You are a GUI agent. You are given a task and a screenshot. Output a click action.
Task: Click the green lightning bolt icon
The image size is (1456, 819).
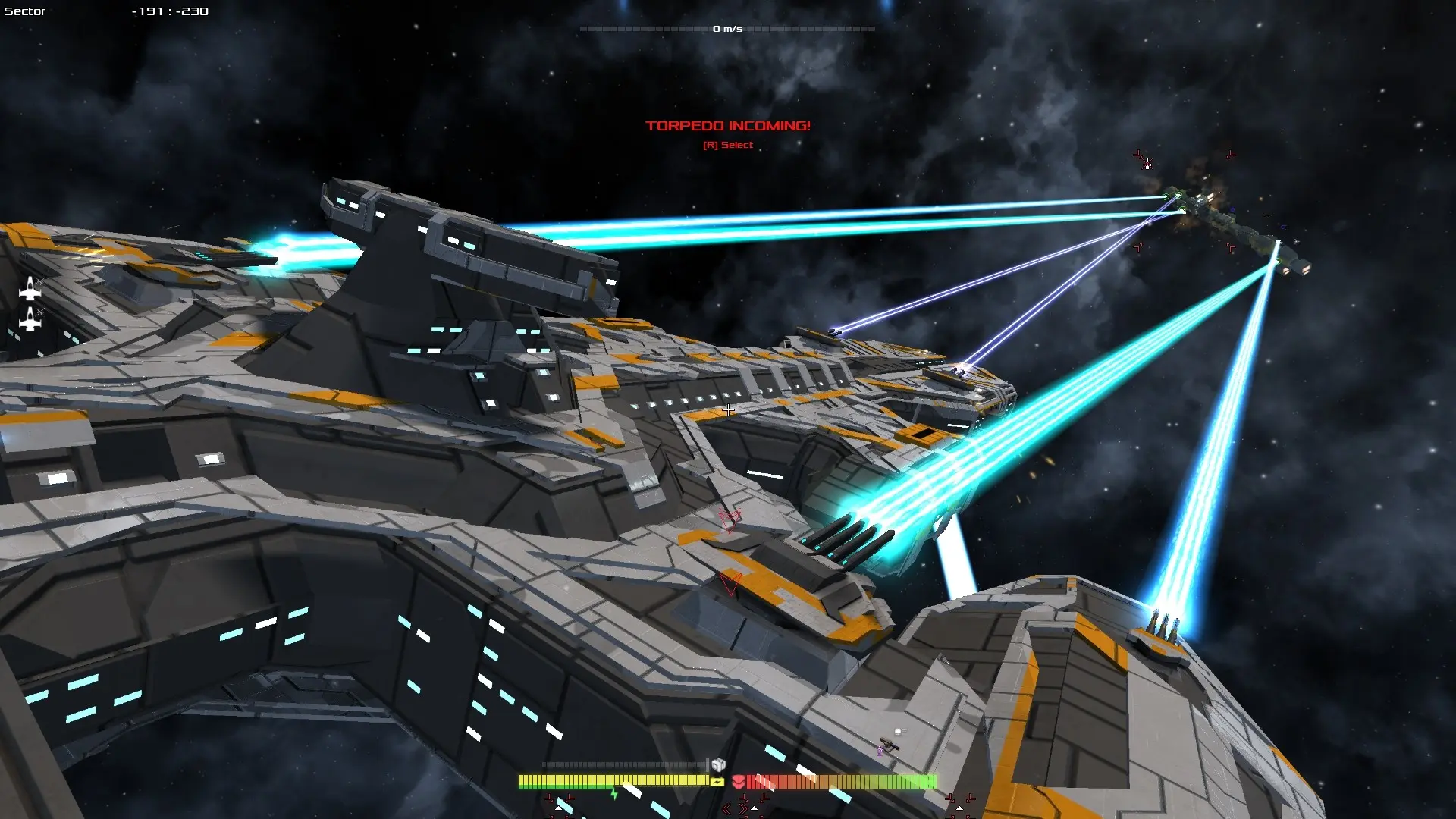point(613,794)
